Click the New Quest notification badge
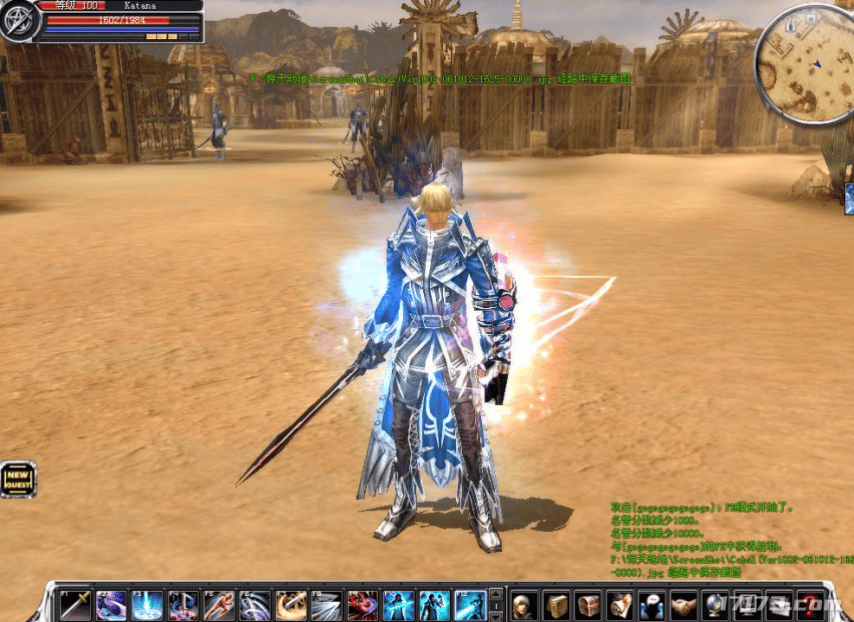The width and height of the screenshot is (854, 622). [18, 479]
